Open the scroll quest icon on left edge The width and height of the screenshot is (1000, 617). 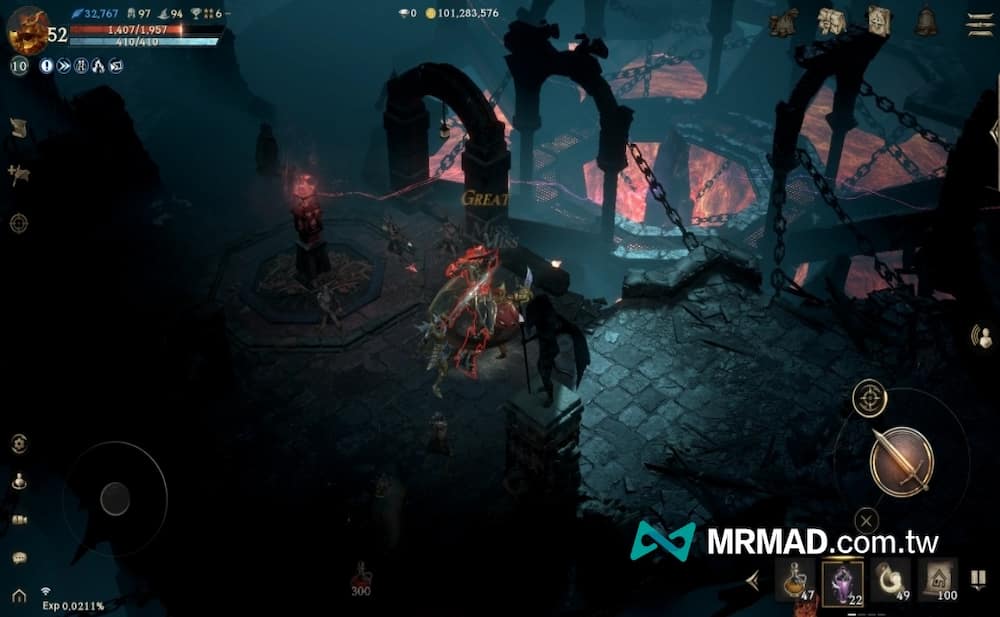(x=18, y=127)
